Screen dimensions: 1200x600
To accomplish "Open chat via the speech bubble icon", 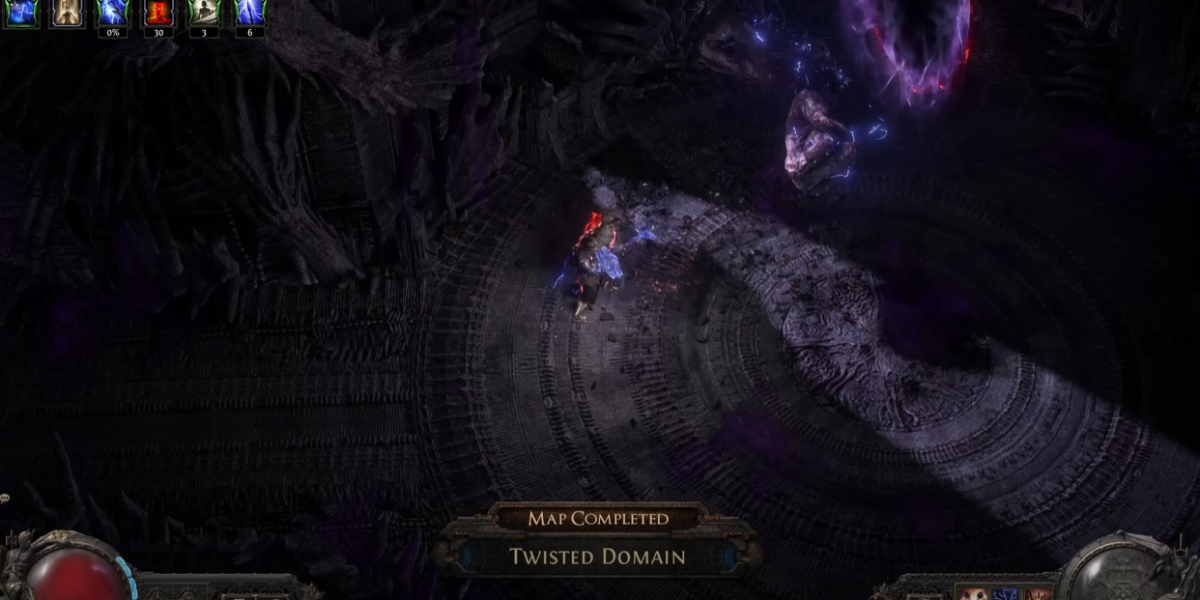I will click(x=4, y=498).
